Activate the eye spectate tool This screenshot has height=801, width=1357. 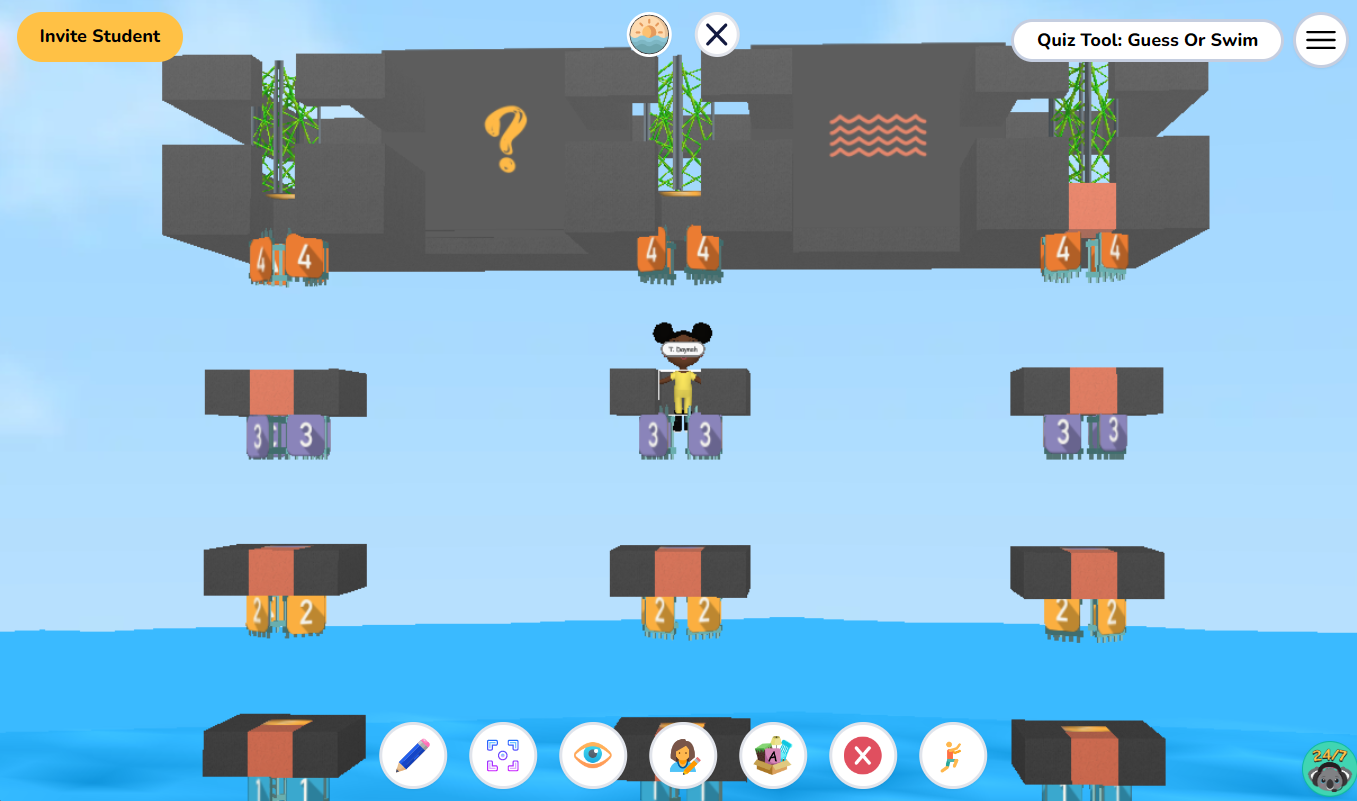click(x=593, y=755)
